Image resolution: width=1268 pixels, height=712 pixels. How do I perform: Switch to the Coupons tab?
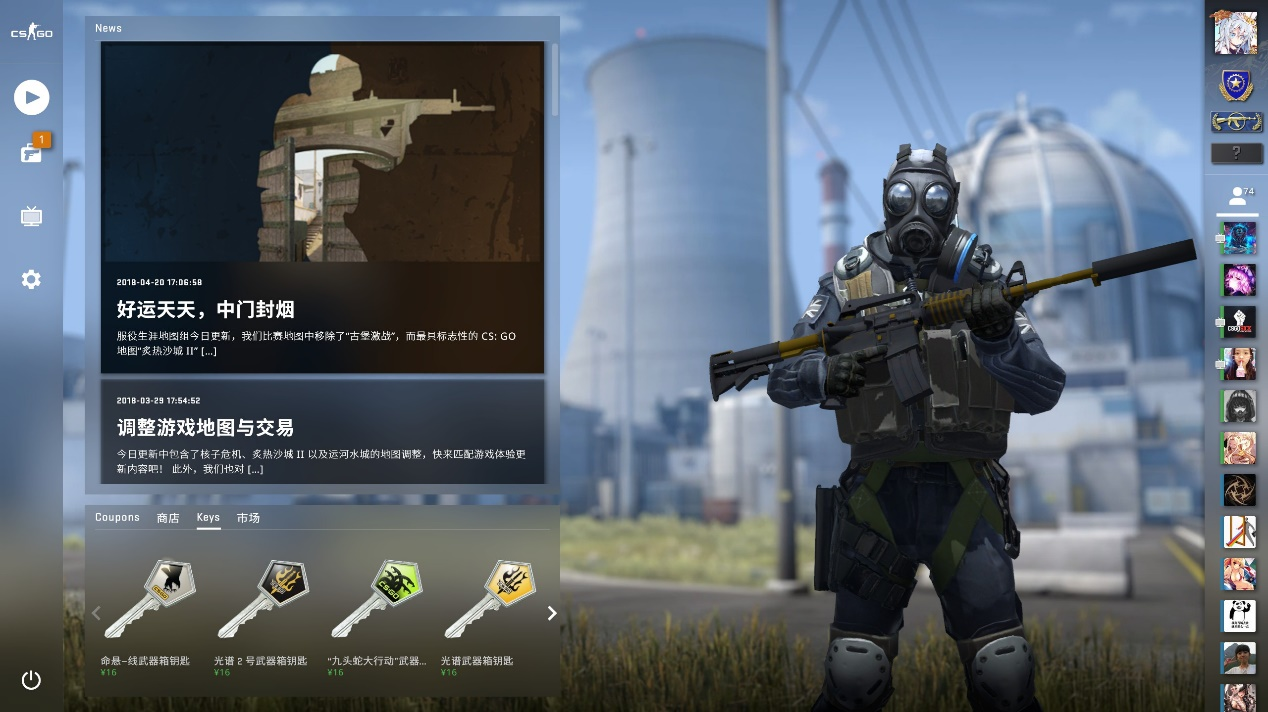[117, 518]
